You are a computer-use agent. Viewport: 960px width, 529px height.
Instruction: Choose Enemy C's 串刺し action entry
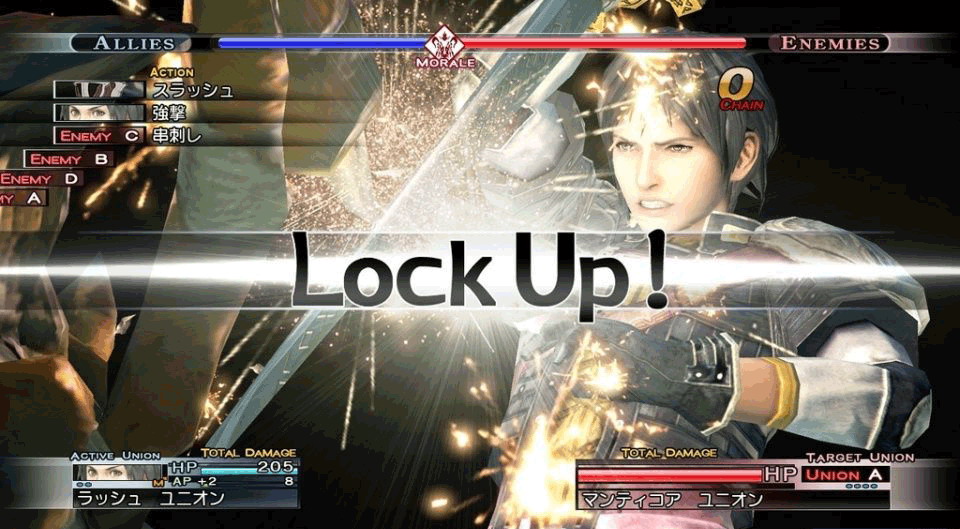[179, 136]
